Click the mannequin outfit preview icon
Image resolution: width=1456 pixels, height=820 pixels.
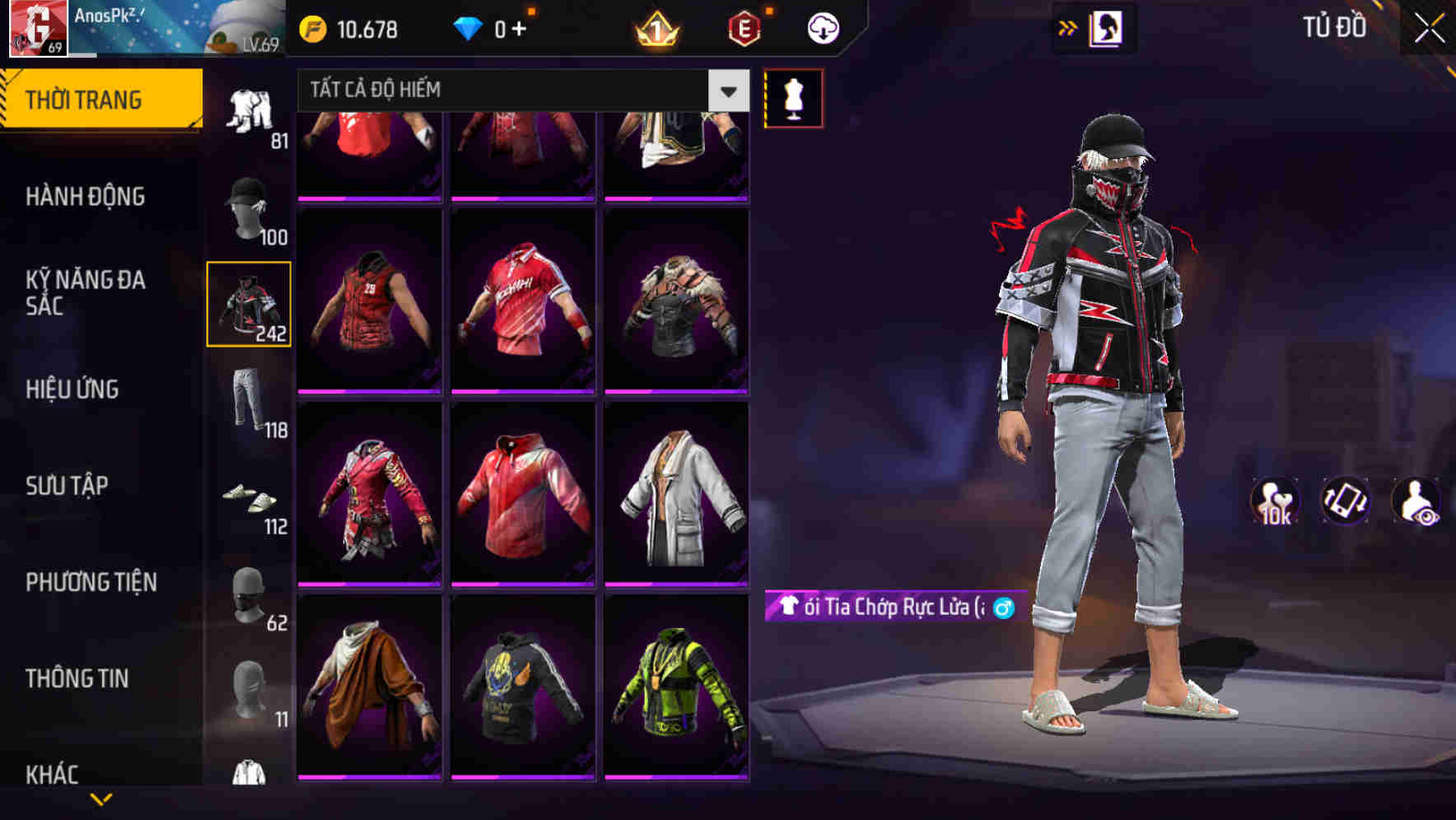pos(794,98)
